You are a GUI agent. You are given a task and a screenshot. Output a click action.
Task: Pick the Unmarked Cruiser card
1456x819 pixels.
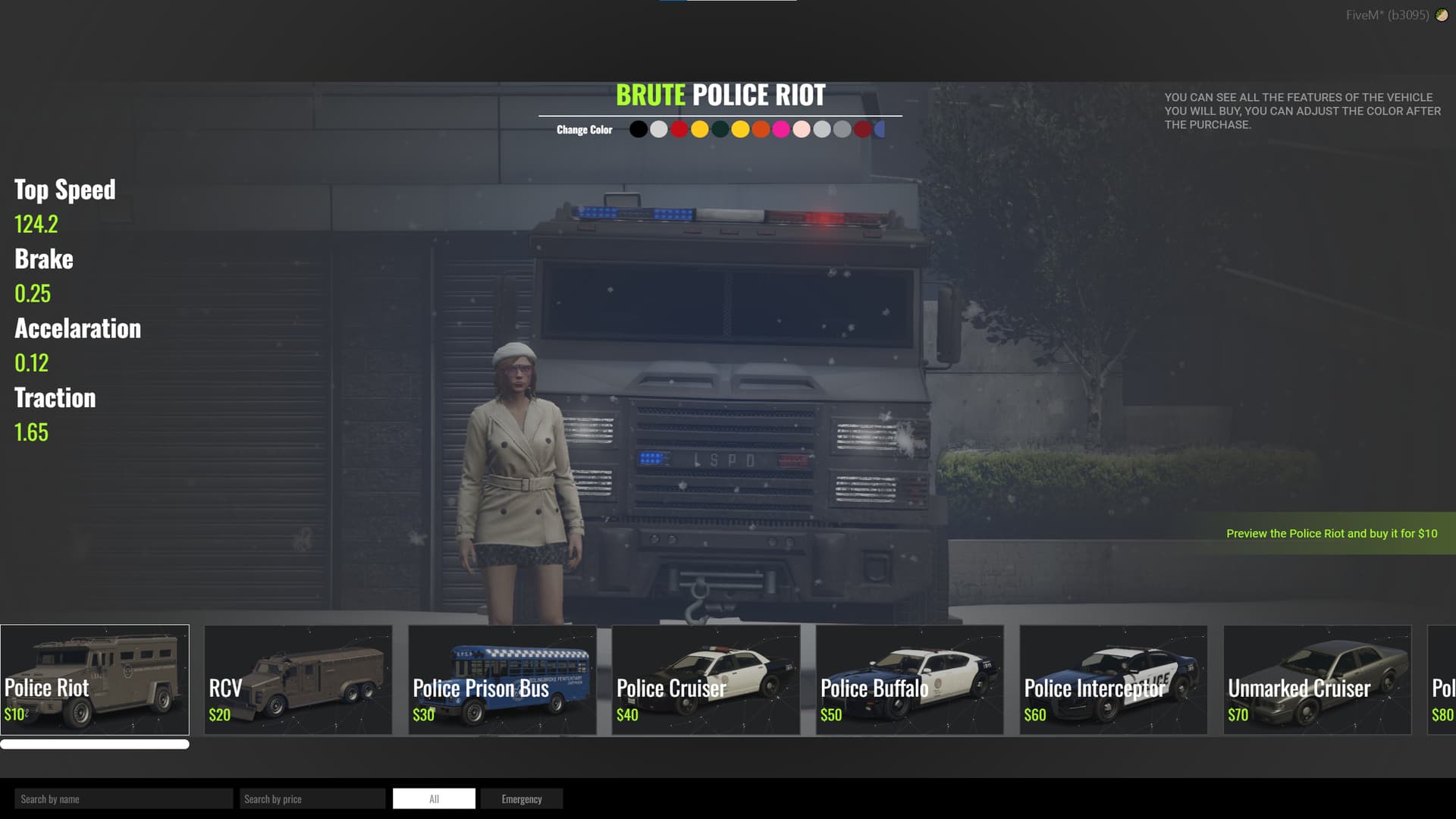point(1317,679)
